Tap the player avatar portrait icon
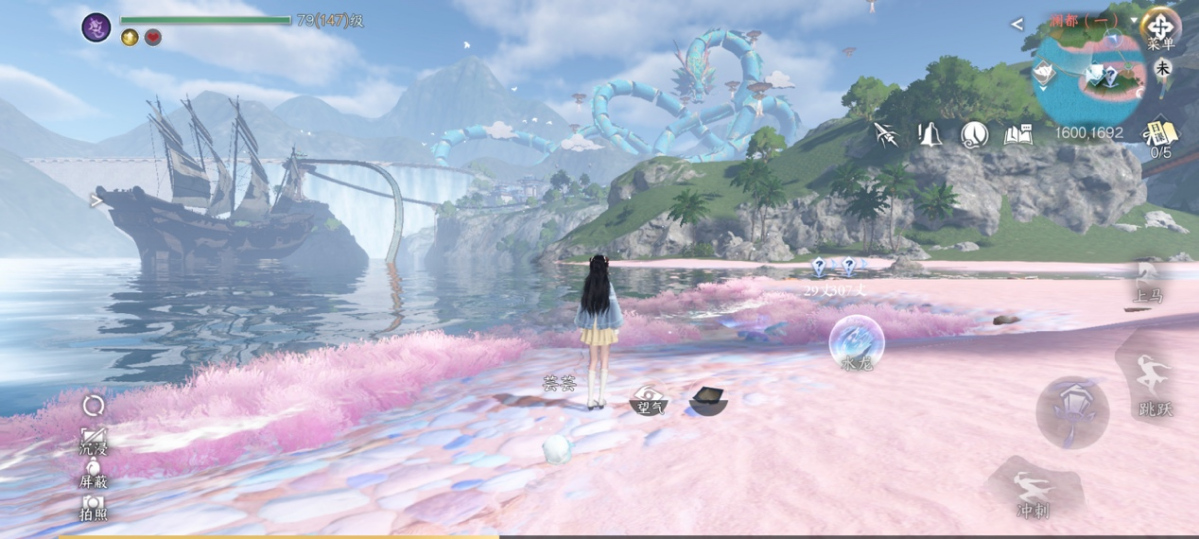 coord(96,27)
